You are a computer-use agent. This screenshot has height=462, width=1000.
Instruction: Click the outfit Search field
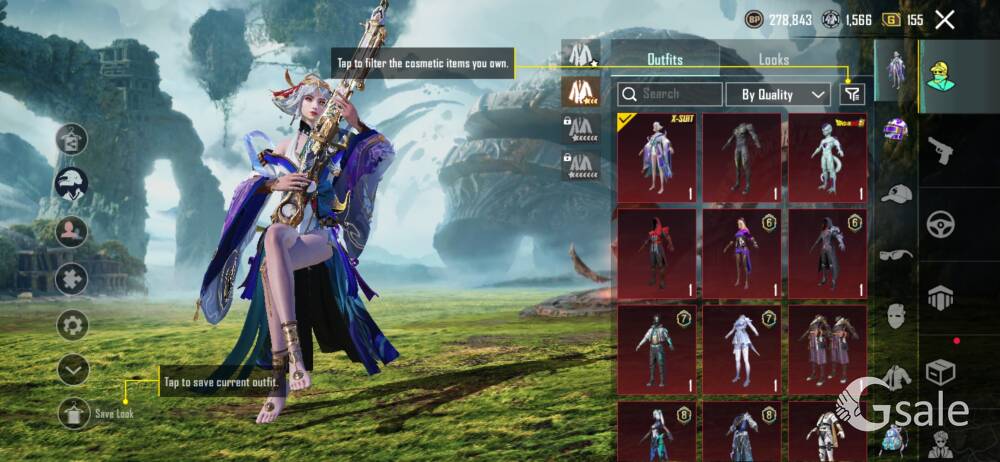670,94
